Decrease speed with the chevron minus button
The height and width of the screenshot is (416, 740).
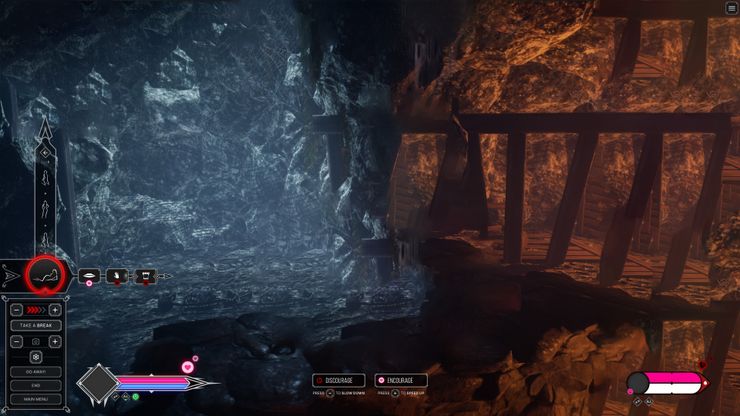[18, 311]
